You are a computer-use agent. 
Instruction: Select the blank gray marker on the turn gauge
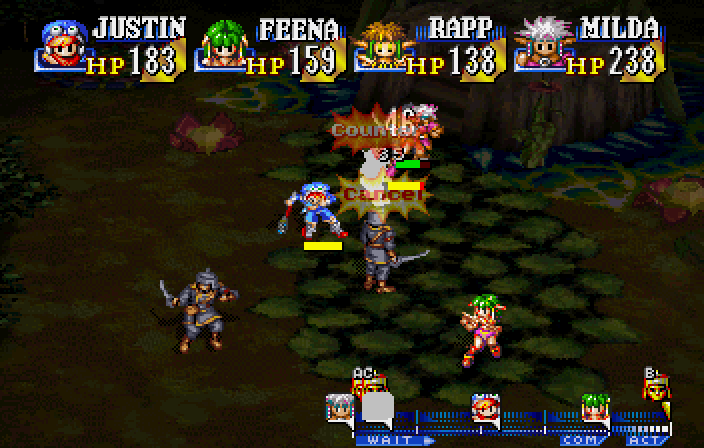[x=376, y=407]
